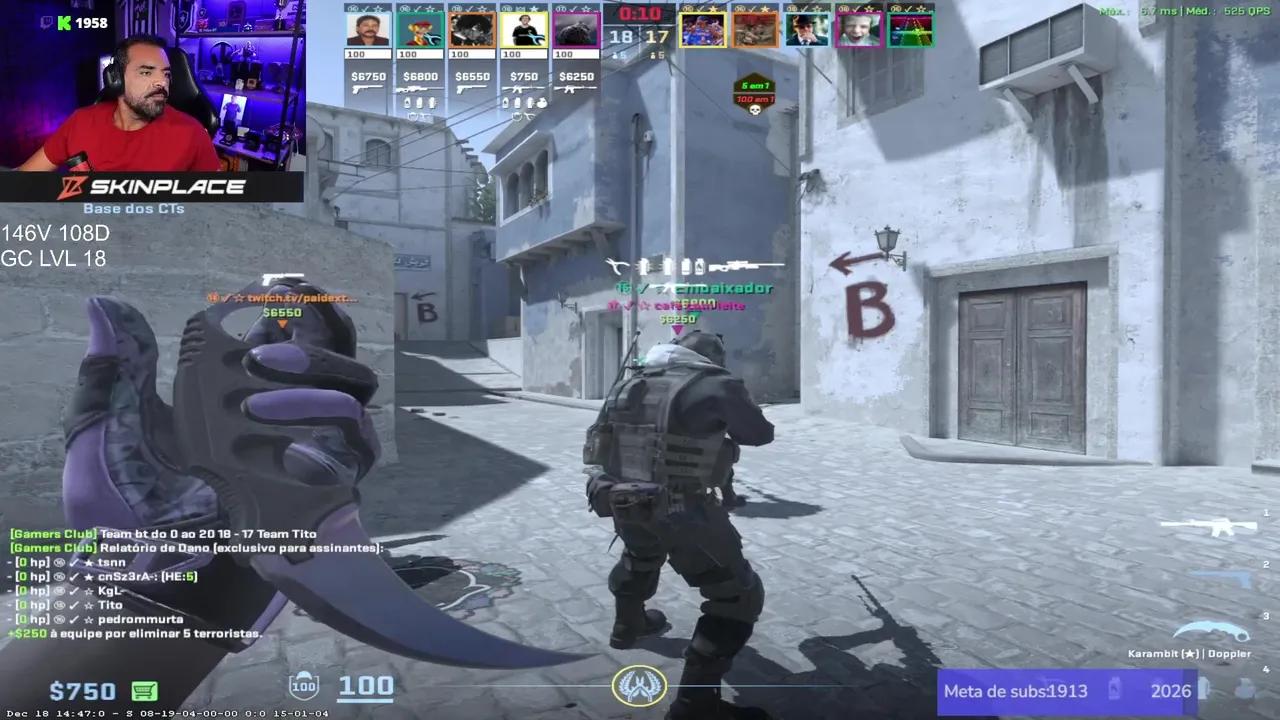Click the grenade icons beneath the $750 player
1280x720 pixels.
(522, 103)
